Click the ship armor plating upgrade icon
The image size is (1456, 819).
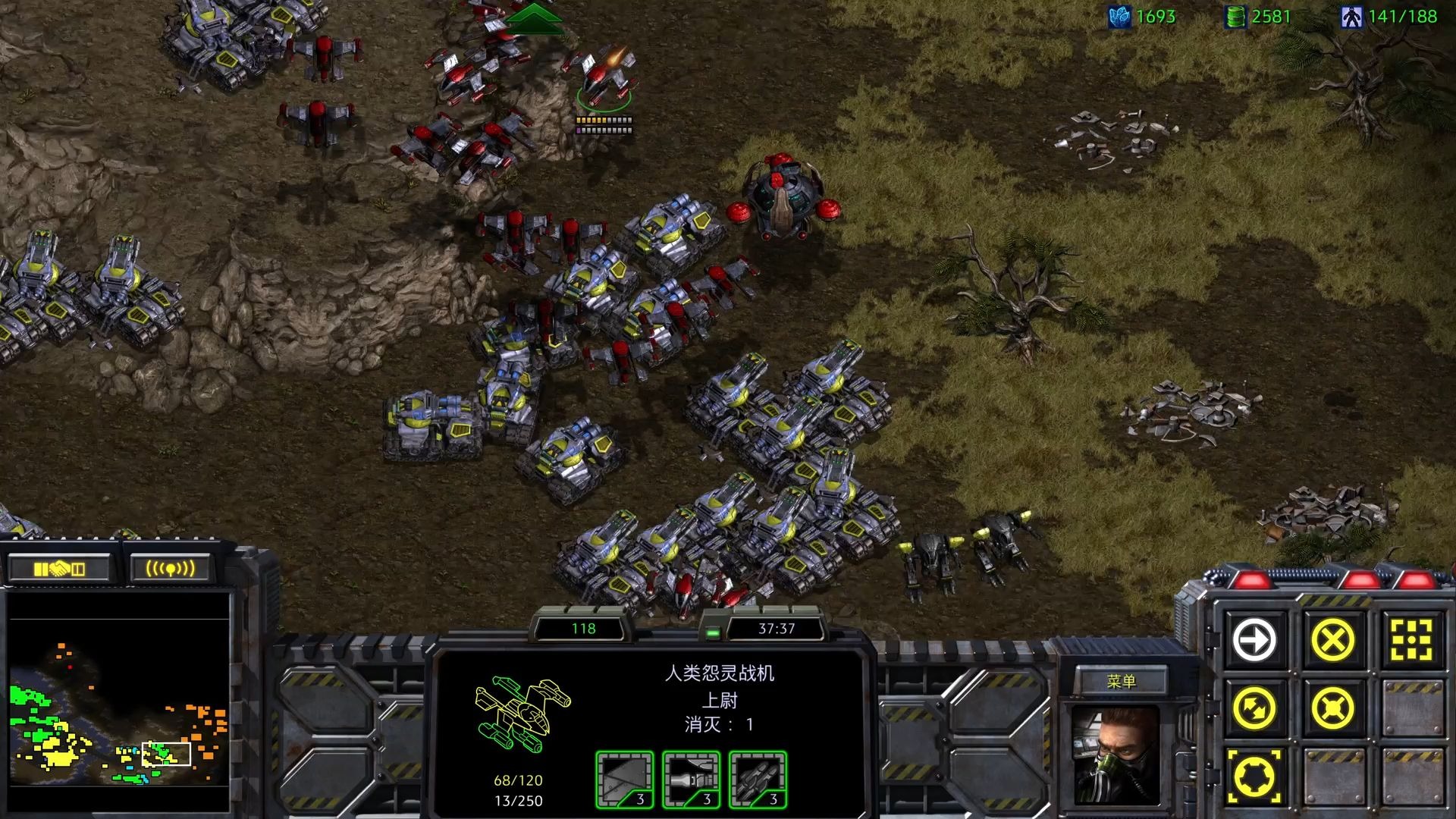point(624,780)
